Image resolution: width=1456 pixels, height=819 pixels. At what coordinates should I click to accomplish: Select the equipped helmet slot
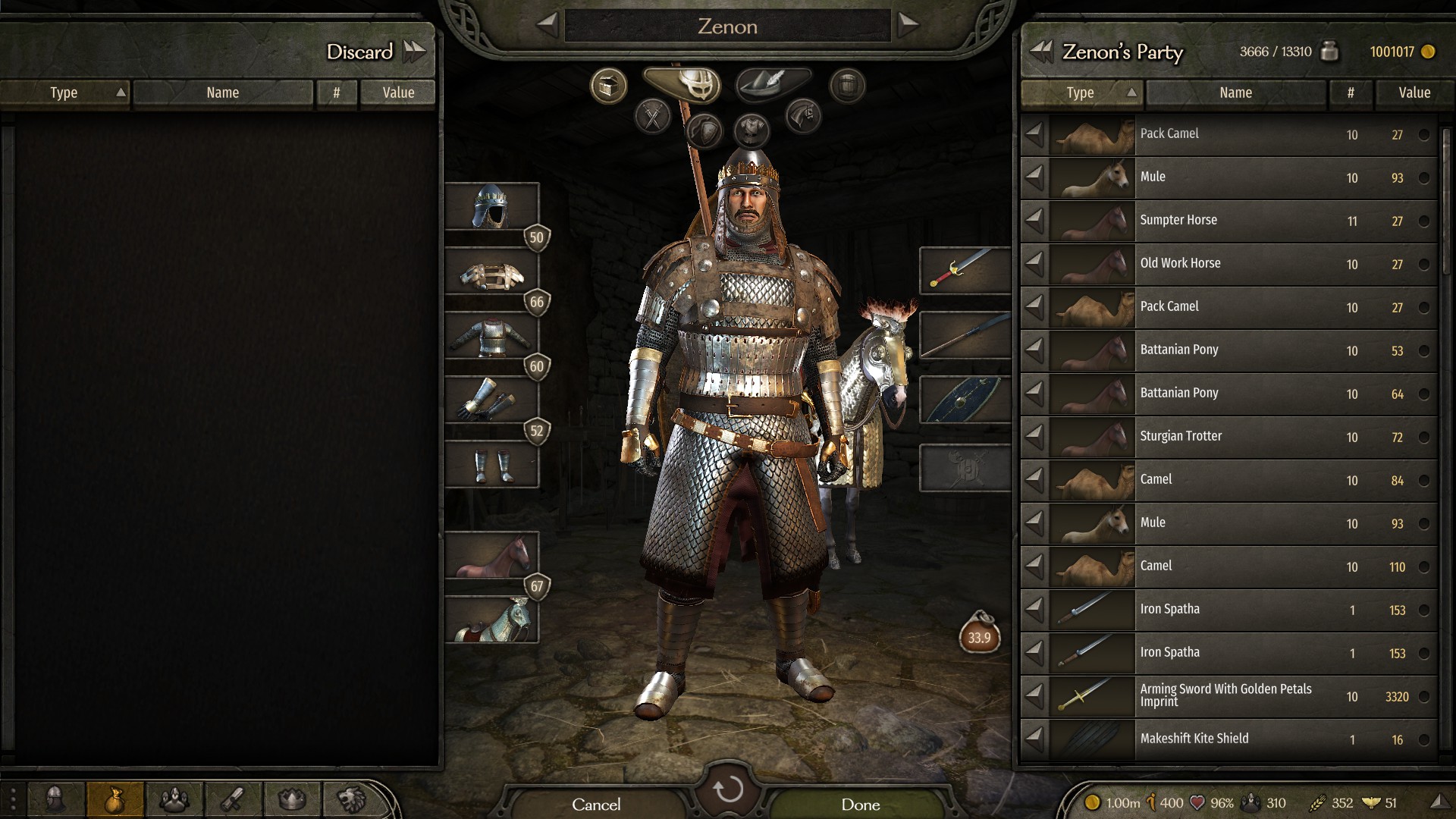click(x=491, y=206)
